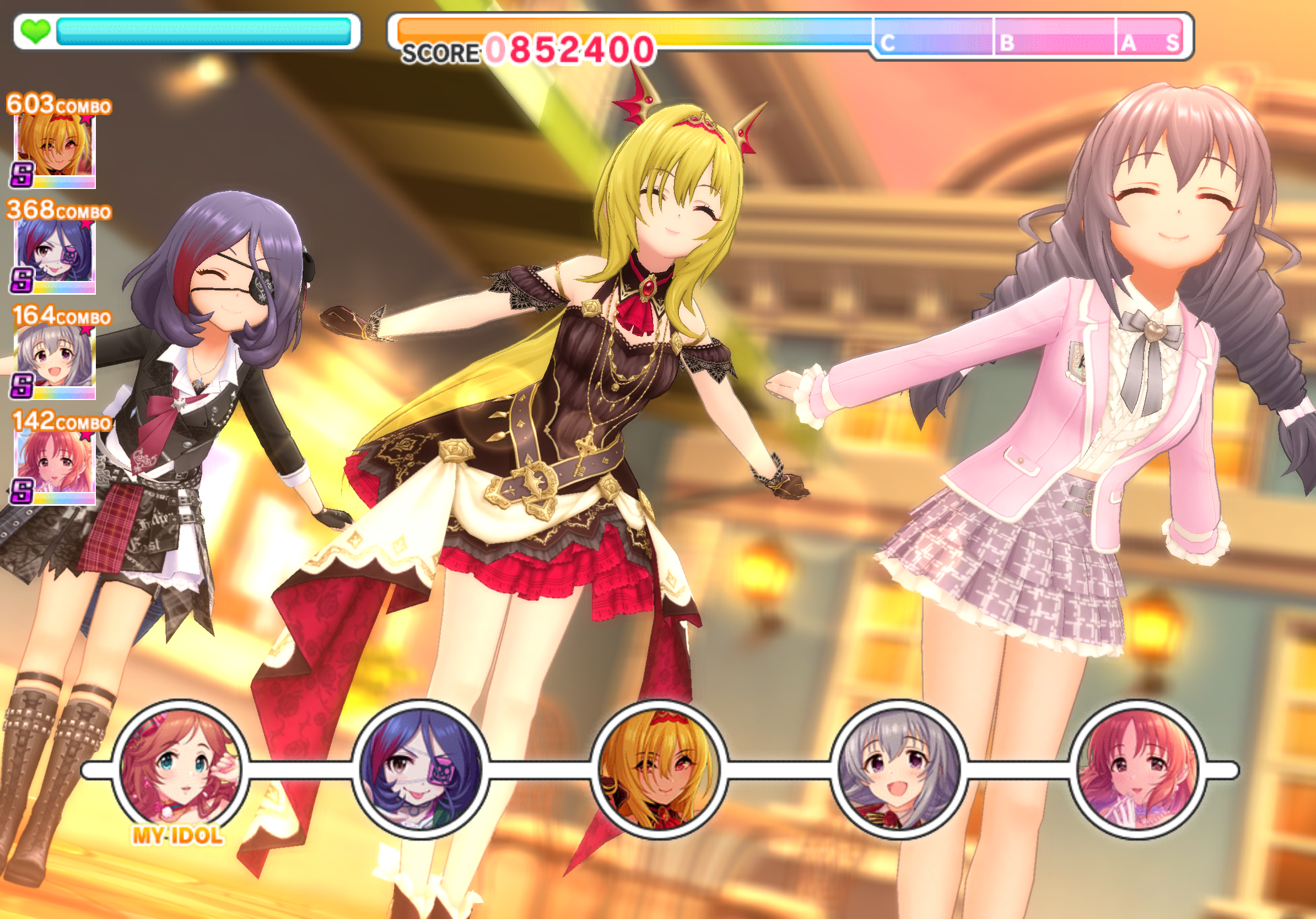Tap the eyepatch idol note circle

(420, 770)
